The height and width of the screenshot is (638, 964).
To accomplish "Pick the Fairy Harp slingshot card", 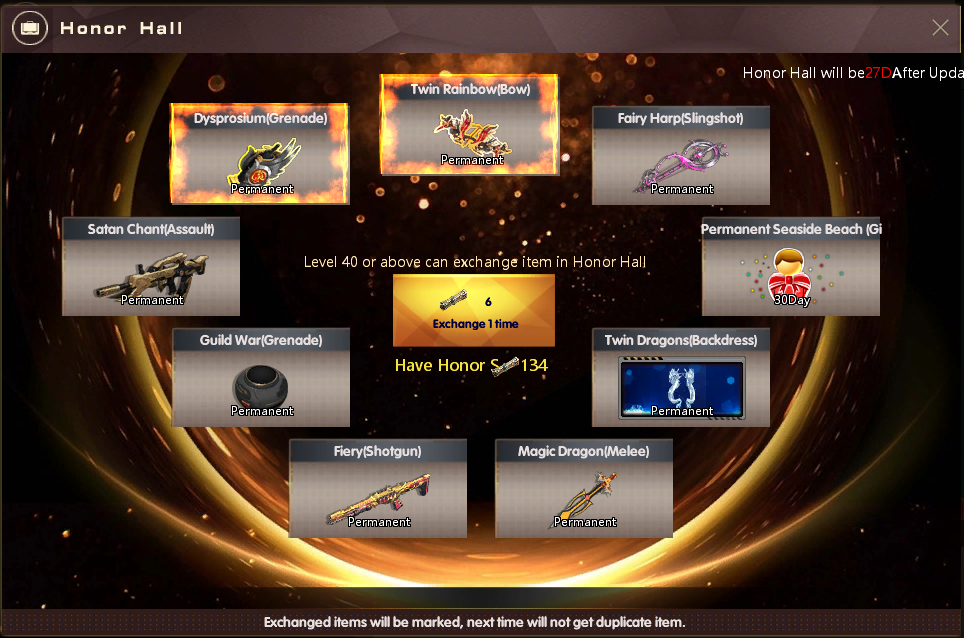I will [681, 155].
